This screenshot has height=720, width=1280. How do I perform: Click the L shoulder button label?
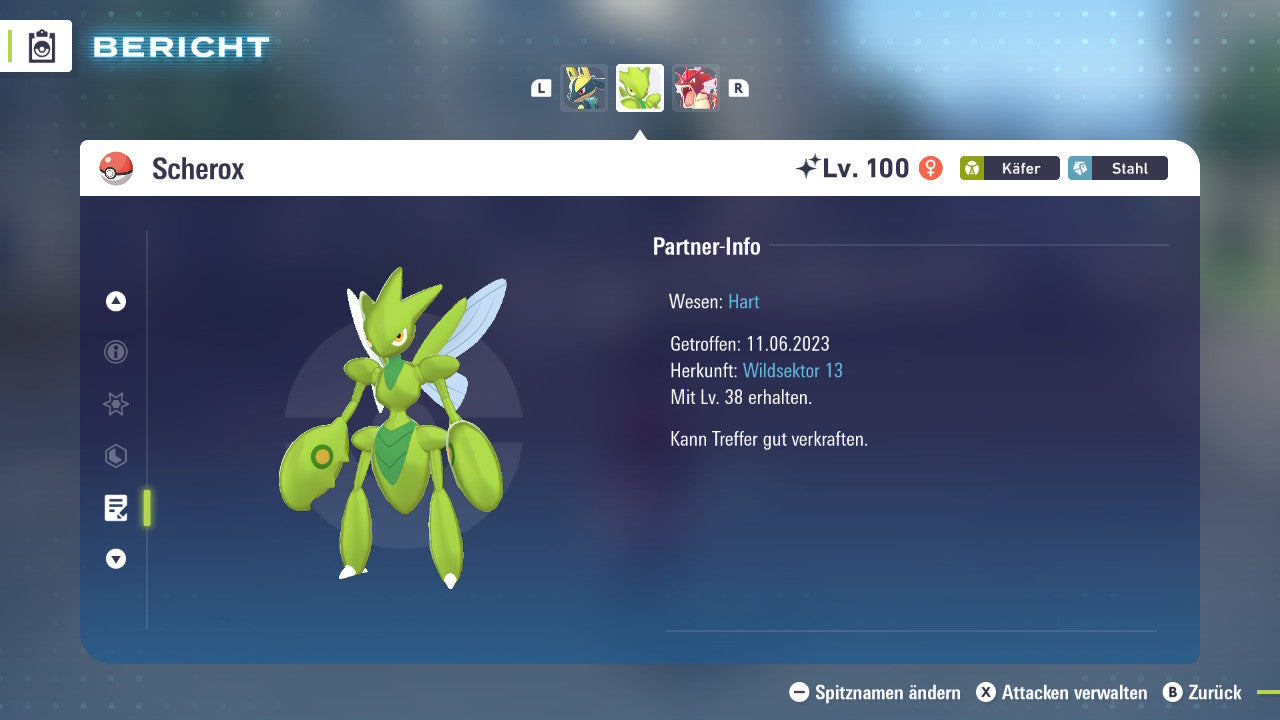540,87
